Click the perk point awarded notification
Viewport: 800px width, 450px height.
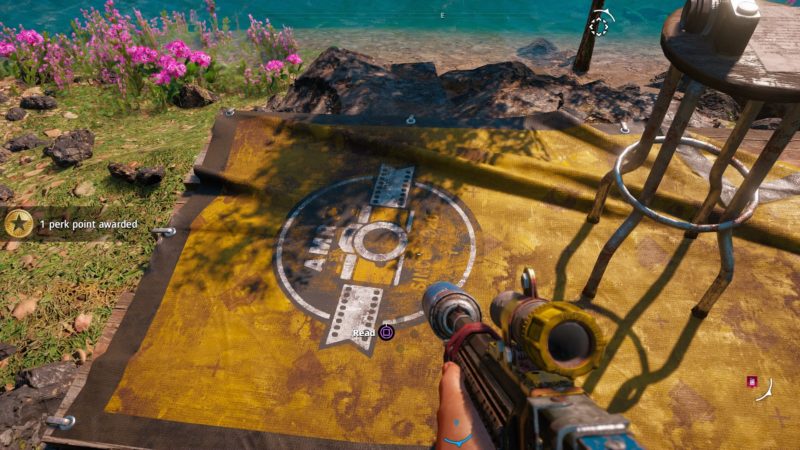(87, 225)
